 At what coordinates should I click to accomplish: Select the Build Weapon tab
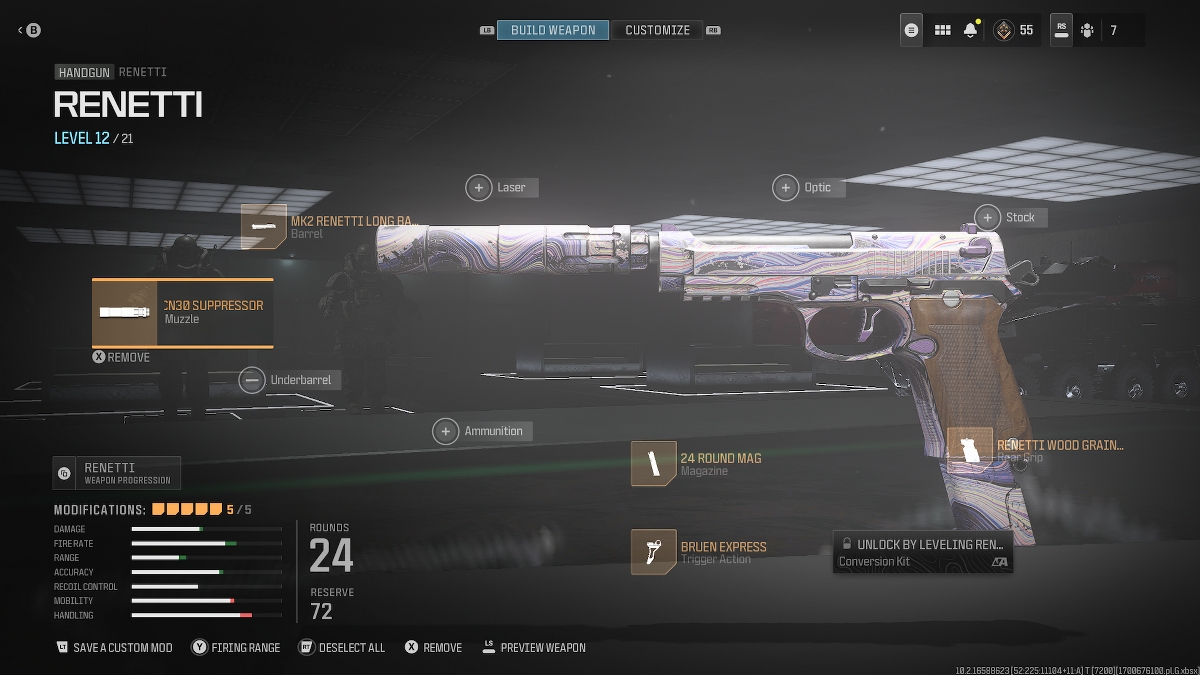(x=553, y=30)
